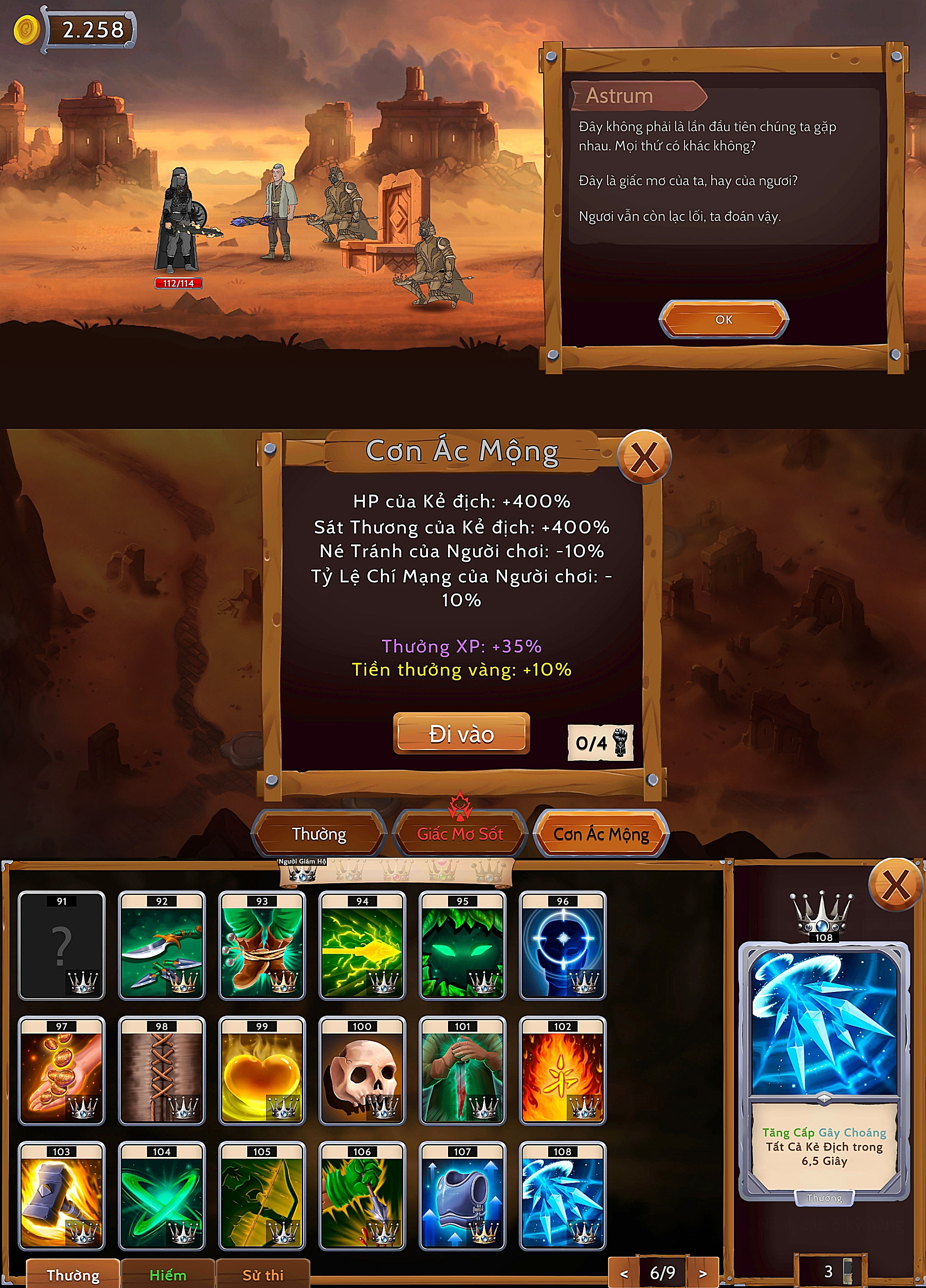The width and height of the screenshot is (926, 1288).
Task: Select the blue target head card 96
Action: [562, 945]
